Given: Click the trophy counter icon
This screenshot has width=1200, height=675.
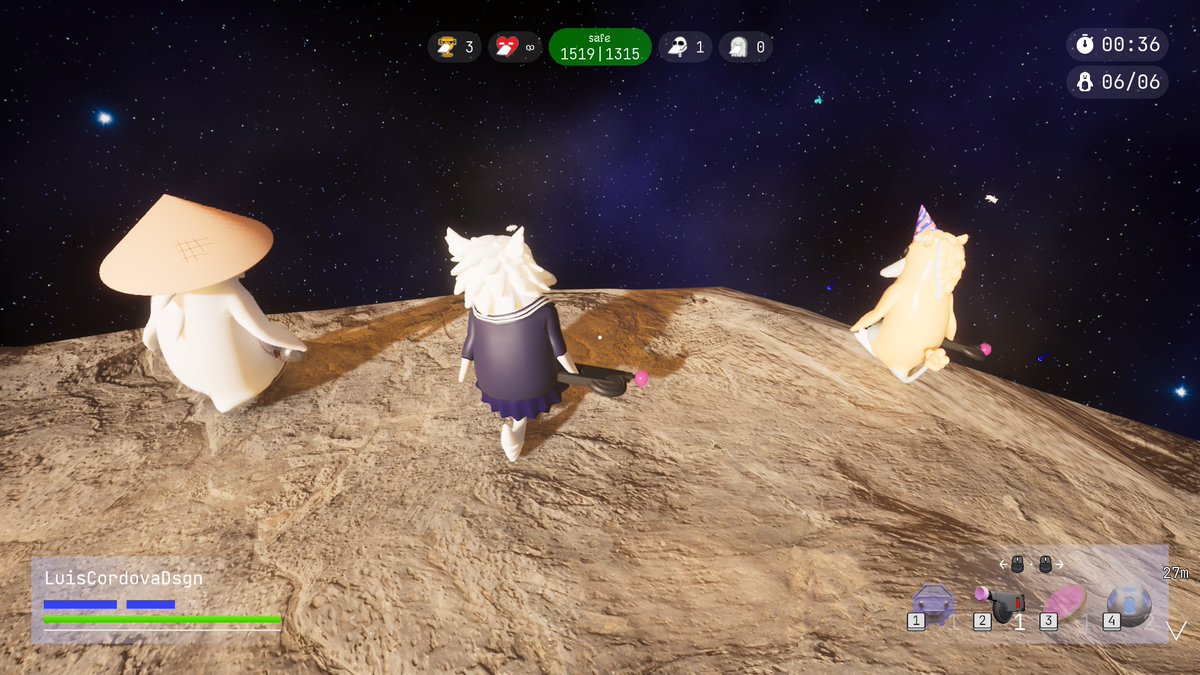Looking at the screenshot, I should (x=443, y=47).
